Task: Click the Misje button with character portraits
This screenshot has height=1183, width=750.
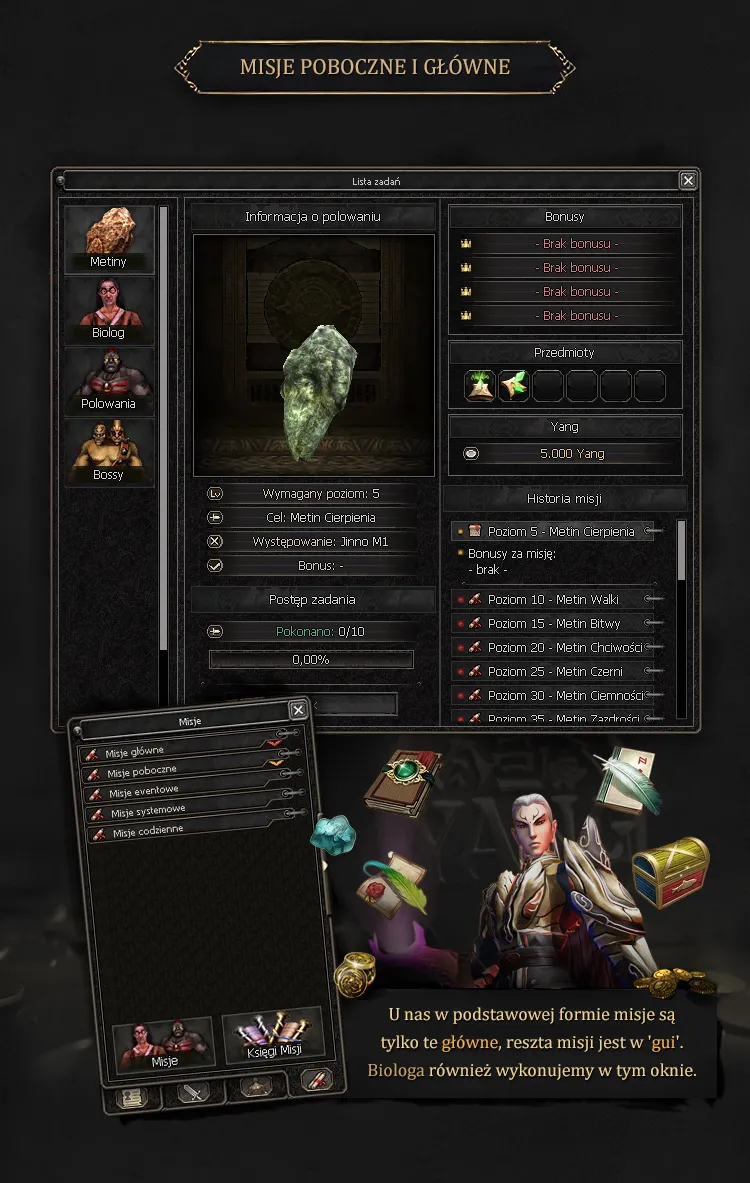Action: coord(165,1046)
